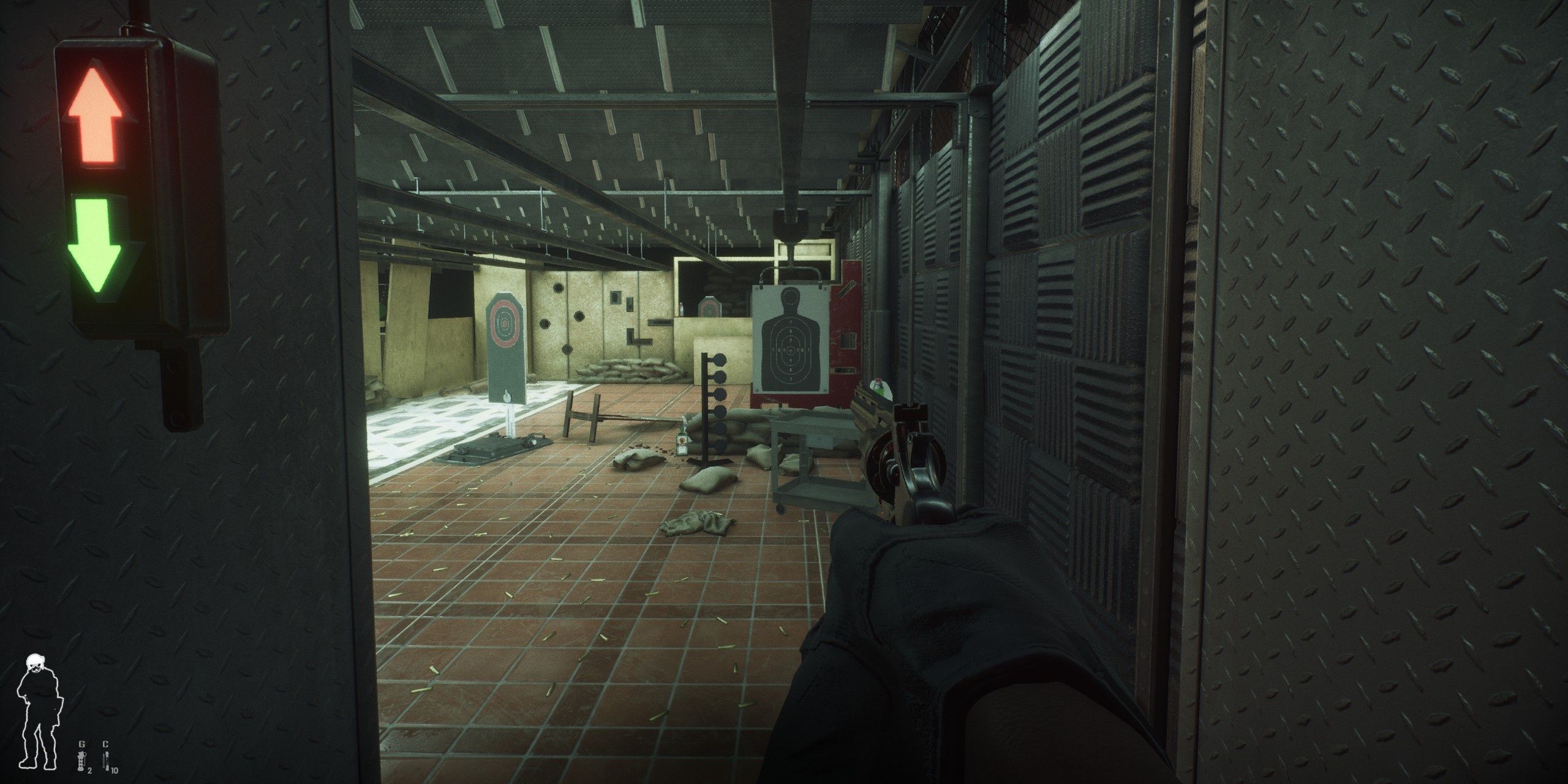Select the flashbang grenade icon
This screenshot has width=1568, height=784.
(81, 761)
